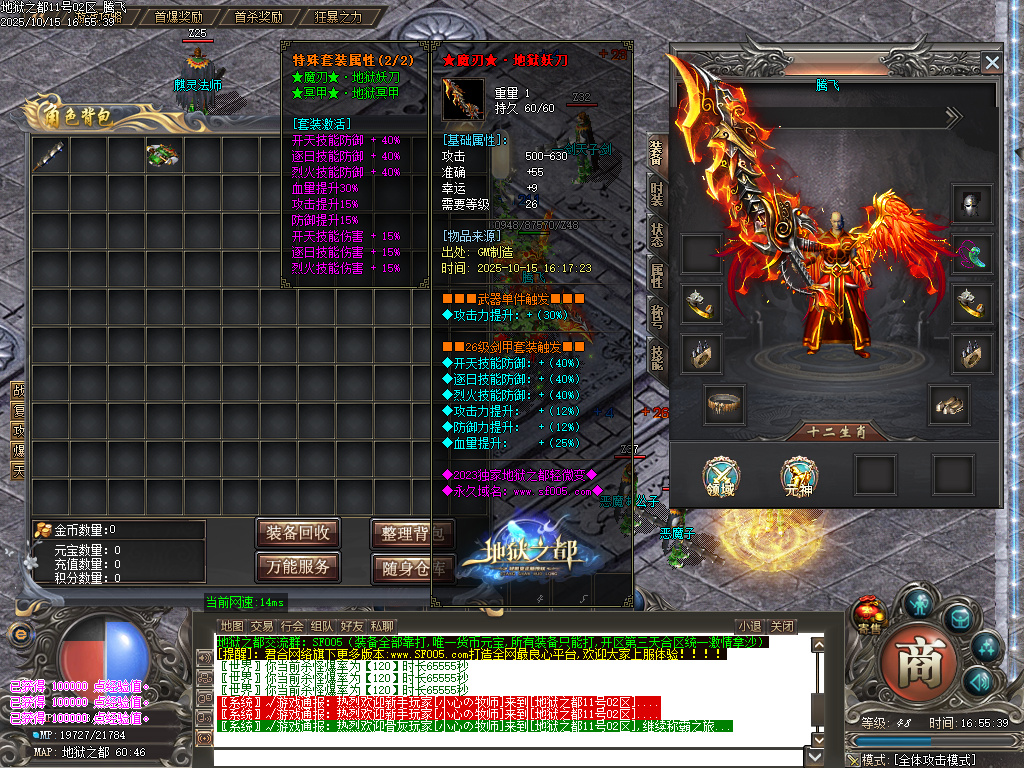
Task: Switch to the 时装 costume tab
Action: coord(656,193)
